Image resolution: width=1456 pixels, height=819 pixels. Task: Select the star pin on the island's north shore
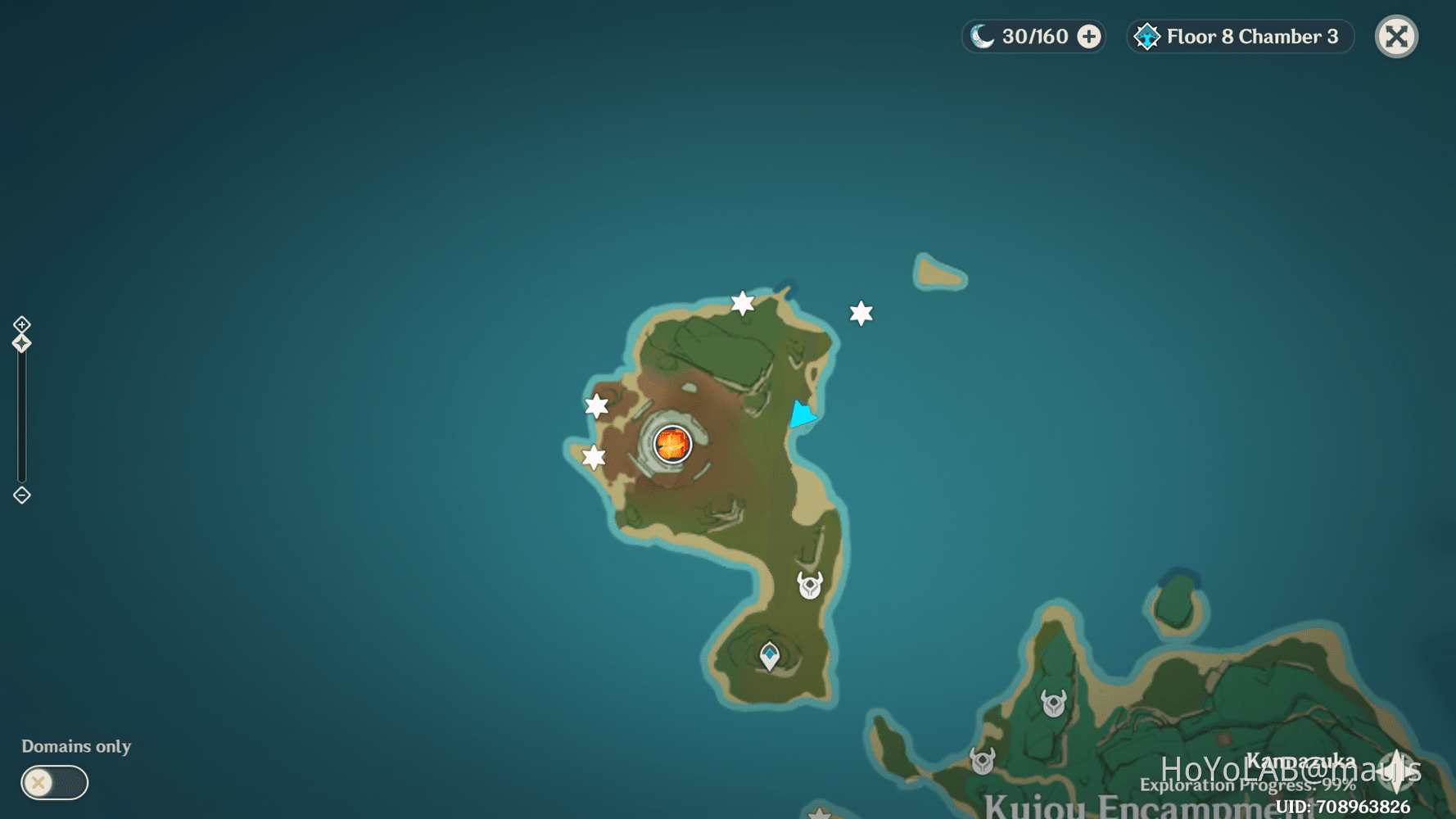[x=741, y=304]
